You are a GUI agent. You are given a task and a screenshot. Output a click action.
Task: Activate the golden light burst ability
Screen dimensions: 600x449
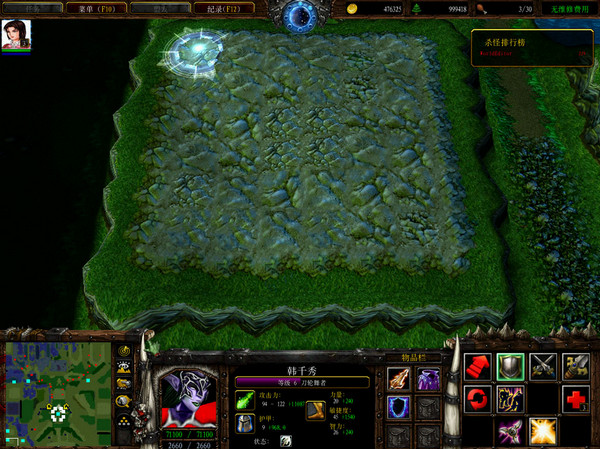tap(543, 431)
